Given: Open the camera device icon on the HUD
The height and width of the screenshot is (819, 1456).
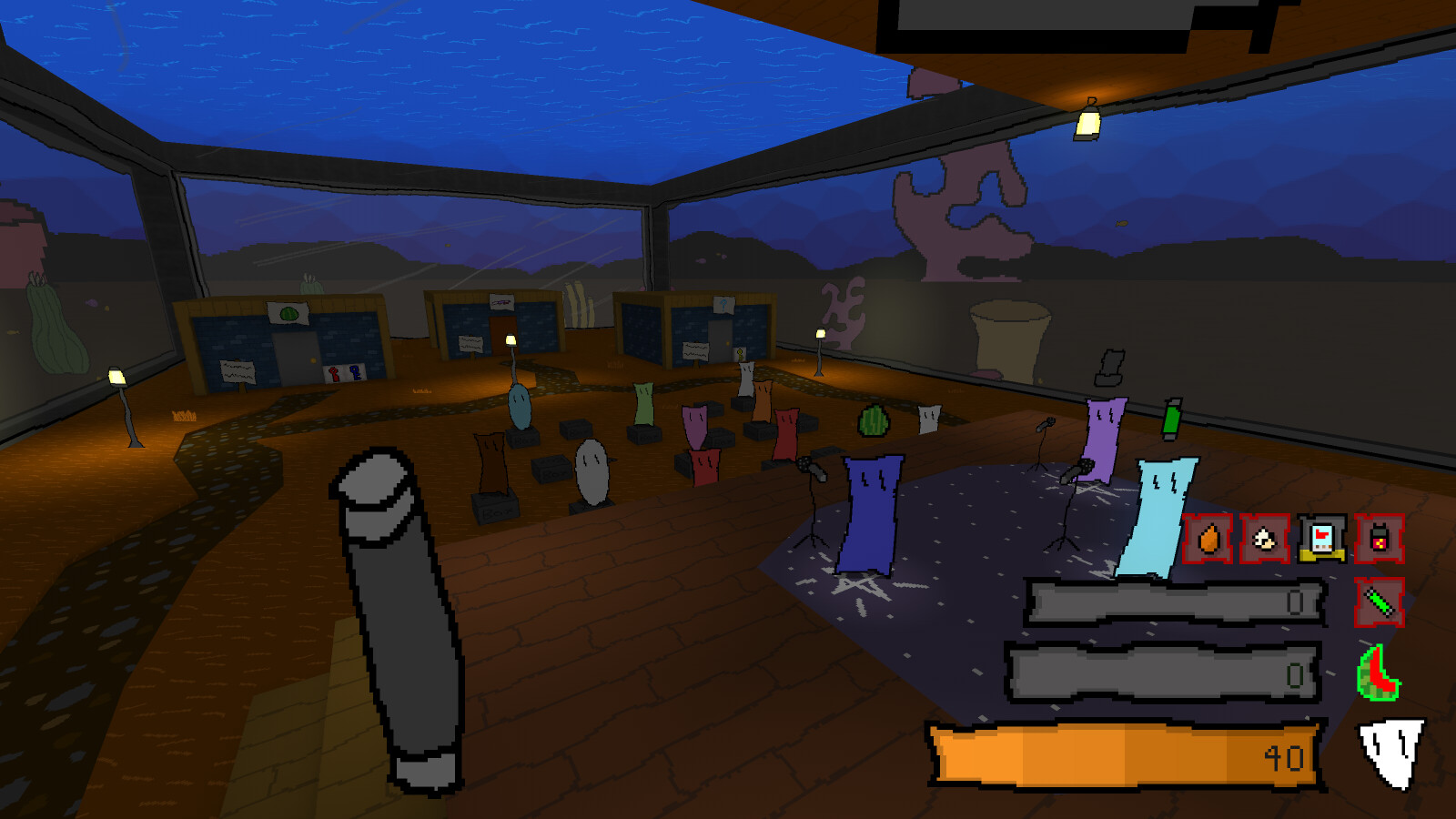Looking at the screenshot, I should tap(1321, 539).
